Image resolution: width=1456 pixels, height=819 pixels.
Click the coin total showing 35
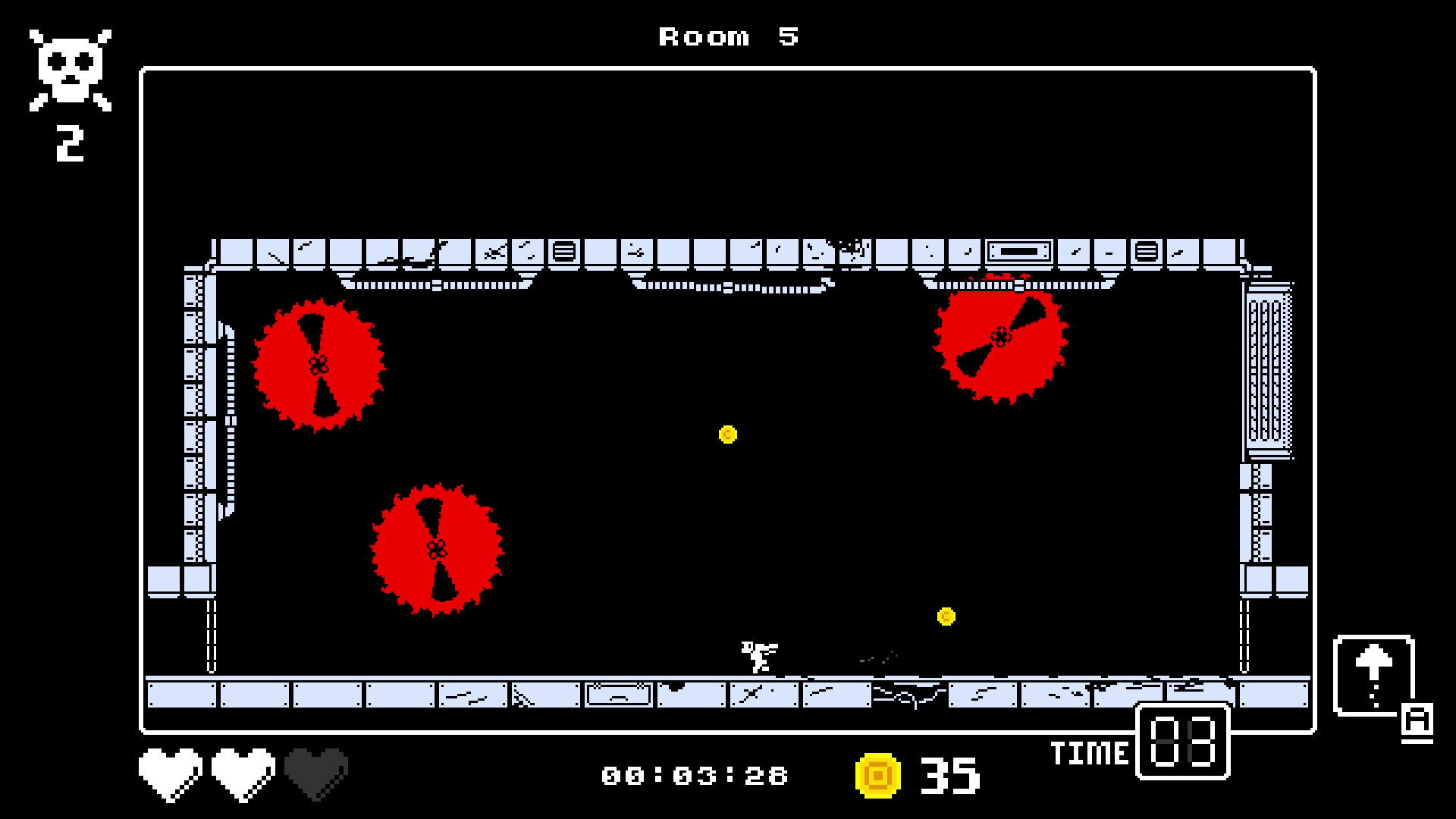tap(949, 774)
